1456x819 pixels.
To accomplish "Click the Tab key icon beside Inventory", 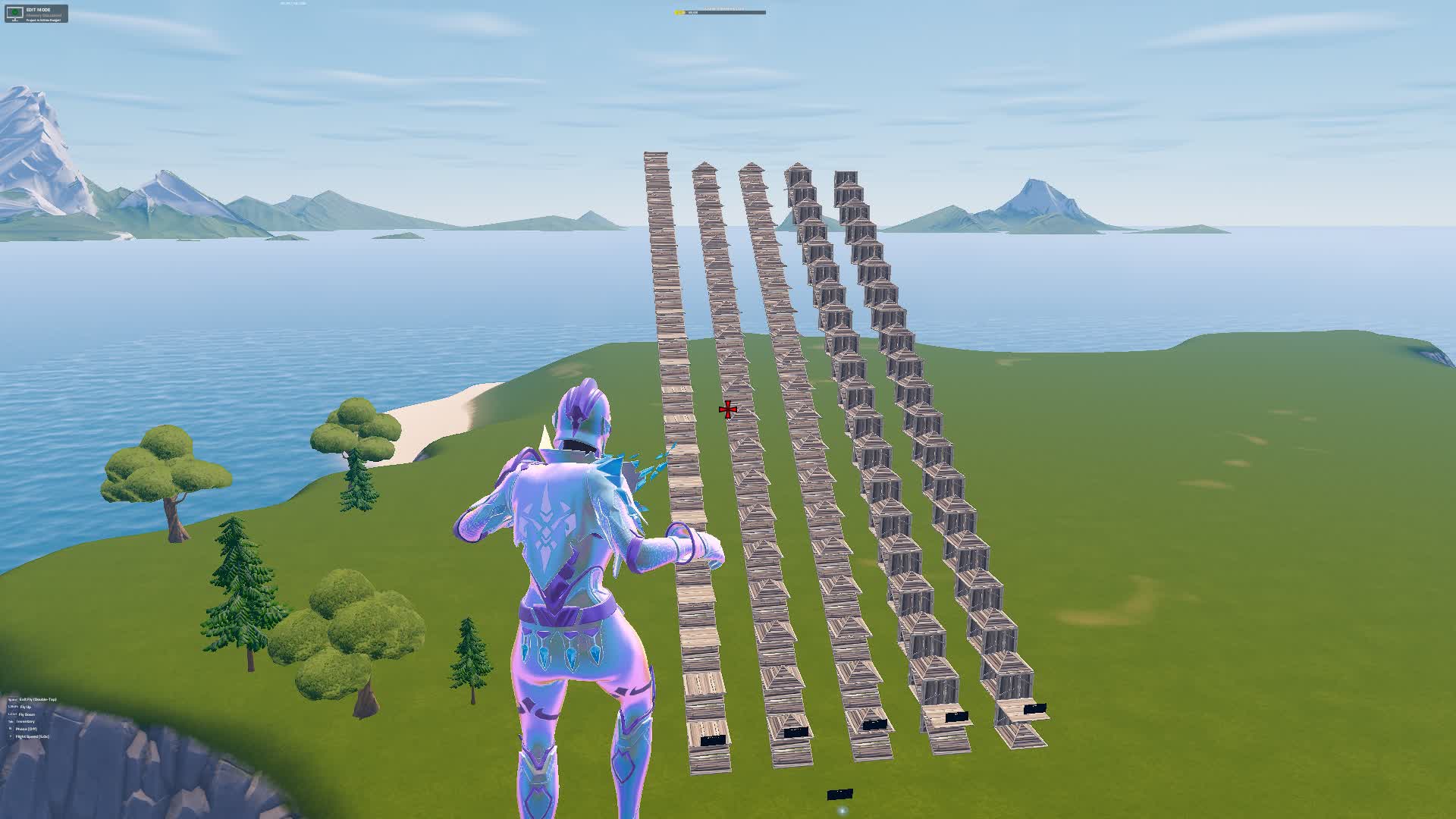I will click(11, 721).
